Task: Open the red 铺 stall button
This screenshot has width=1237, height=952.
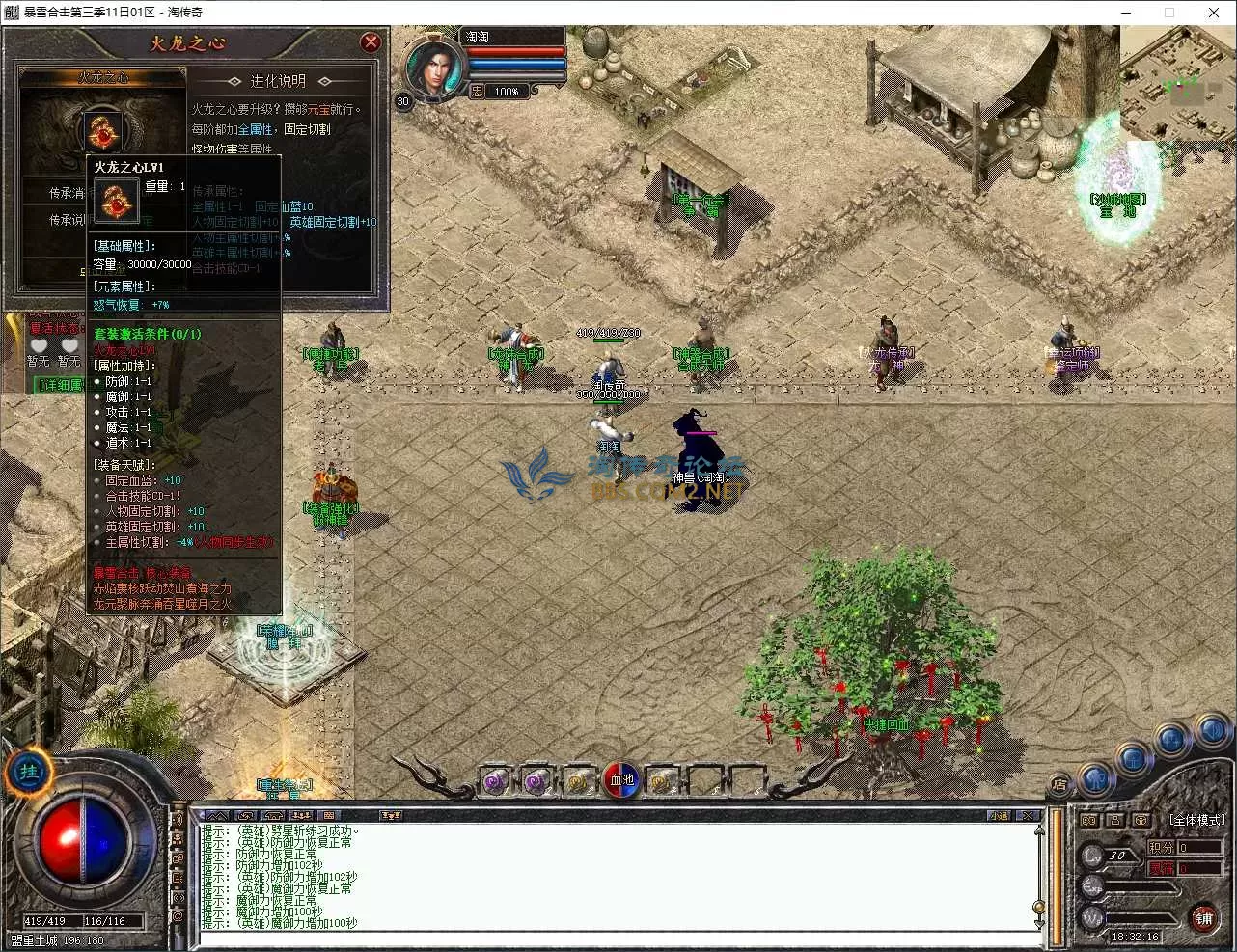Action: click(x=1203, y=917)
